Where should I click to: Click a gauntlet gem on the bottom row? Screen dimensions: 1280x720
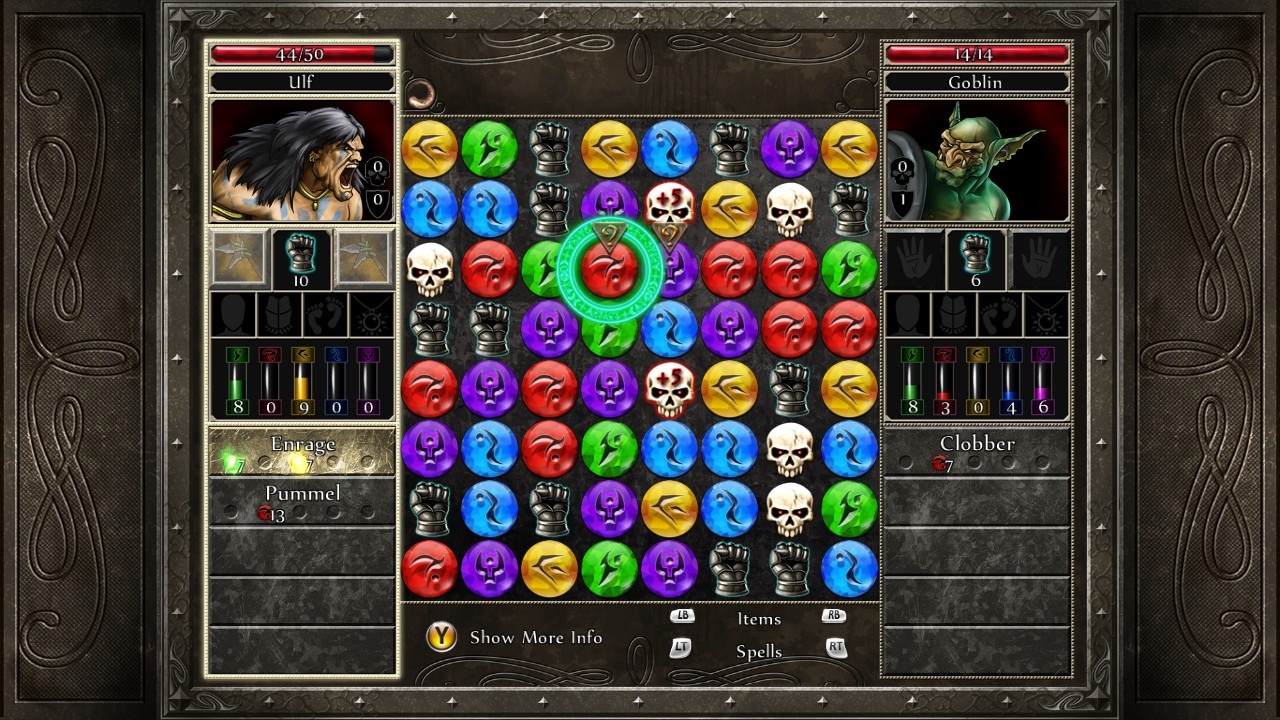click(728, 568)
